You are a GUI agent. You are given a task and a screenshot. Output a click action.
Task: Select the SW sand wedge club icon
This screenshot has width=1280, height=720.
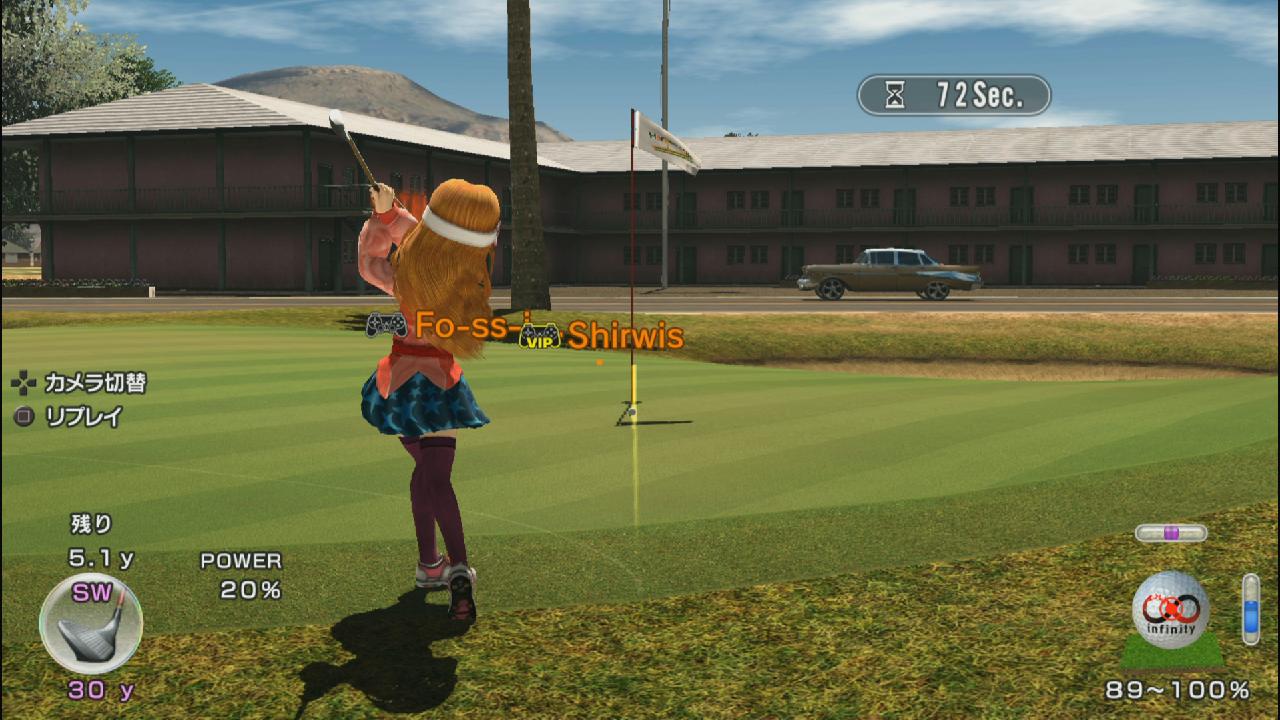pos(91,624)
